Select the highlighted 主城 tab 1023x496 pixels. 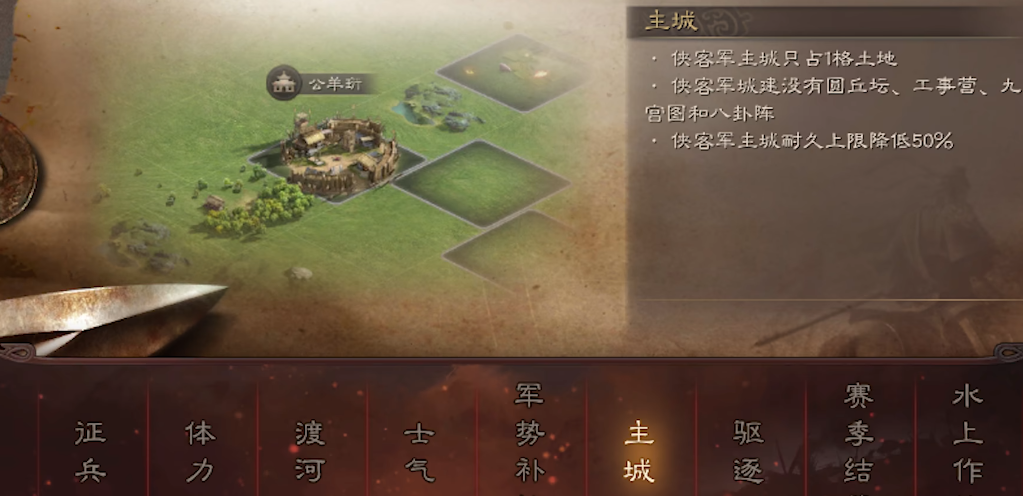638,451
